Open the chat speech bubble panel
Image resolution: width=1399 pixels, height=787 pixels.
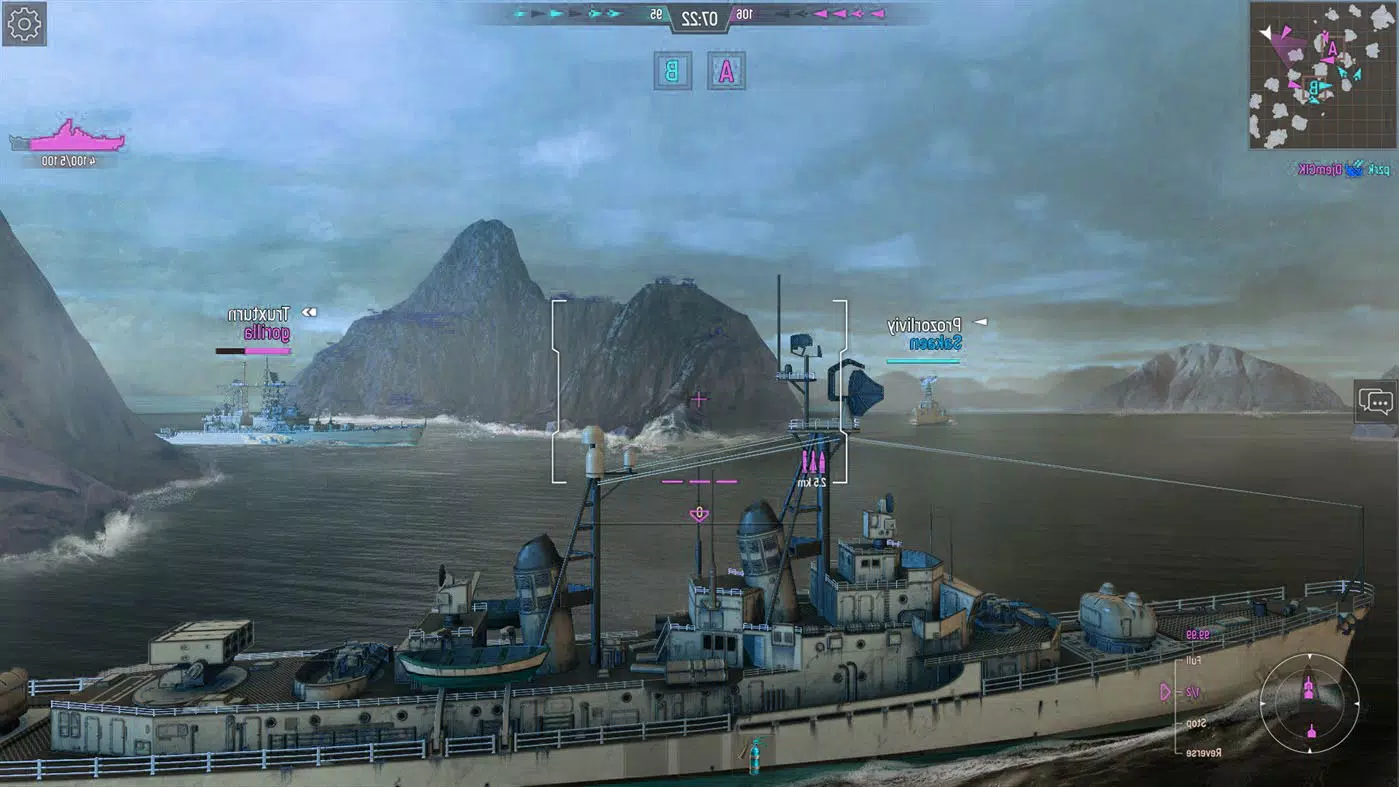coord(1376,403)
